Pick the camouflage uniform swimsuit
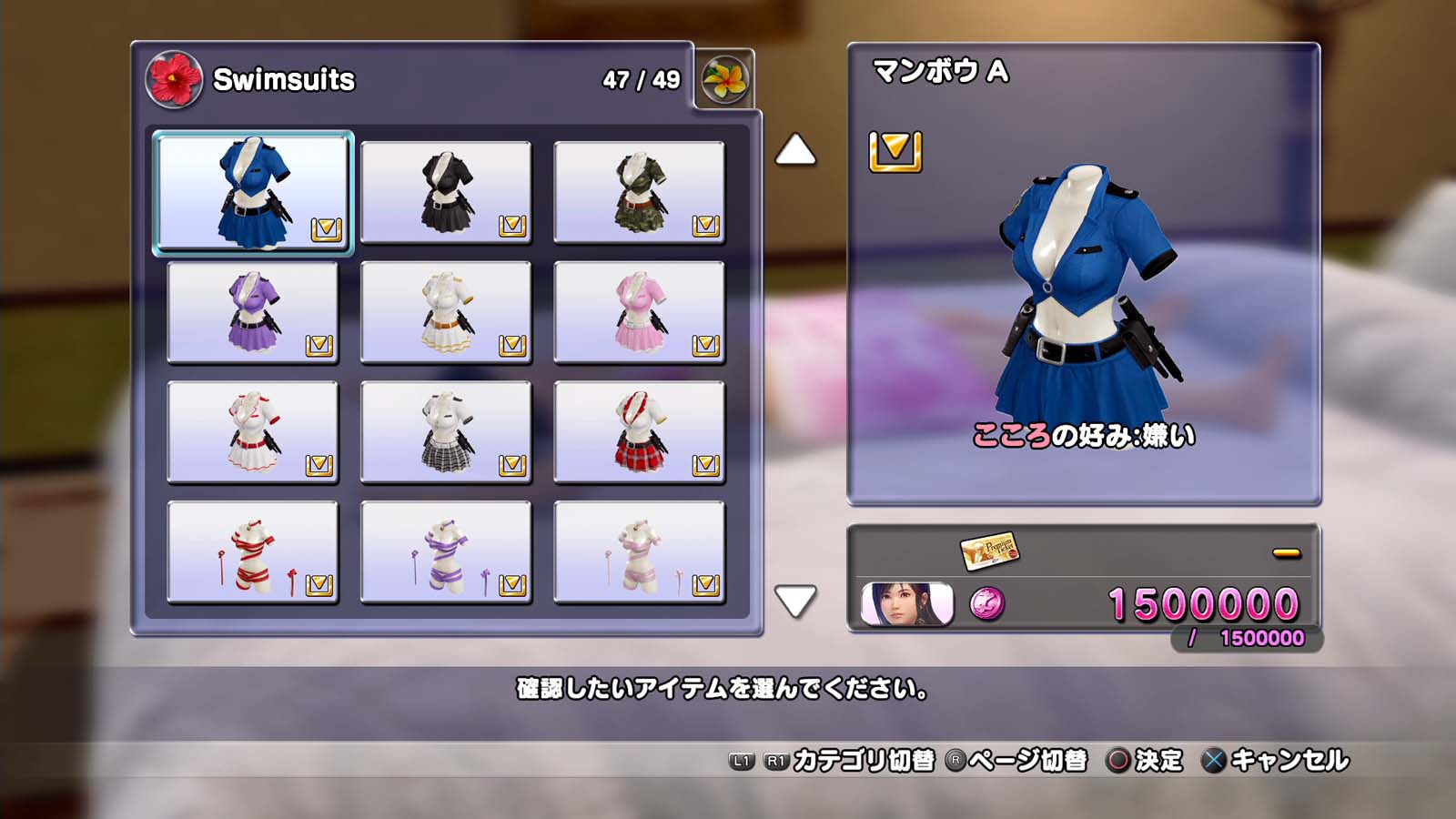Screen dimensions: 1456x819 coord(639,192)
